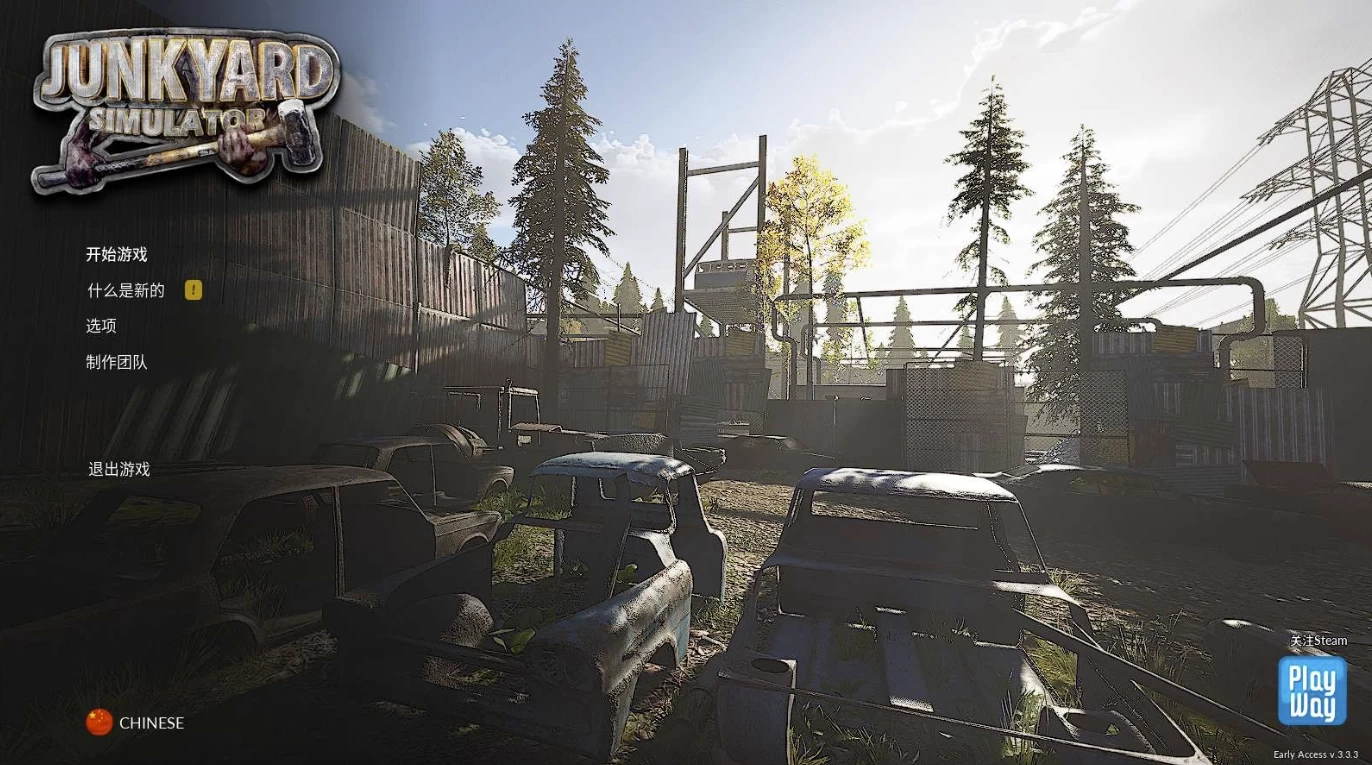Open the 选项 options menu
The width and height of the screenshot is (1372, 765).
click(x=101, y=326)
